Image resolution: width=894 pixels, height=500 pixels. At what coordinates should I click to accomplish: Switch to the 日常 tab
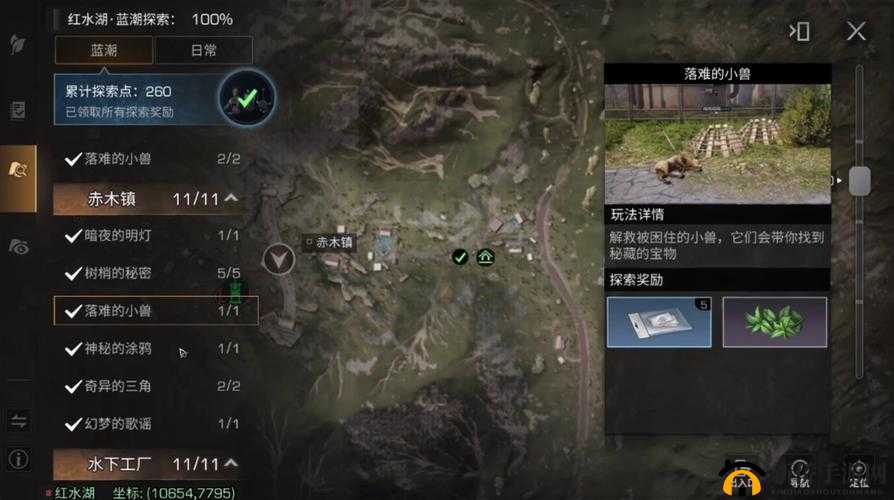point(204,51)
